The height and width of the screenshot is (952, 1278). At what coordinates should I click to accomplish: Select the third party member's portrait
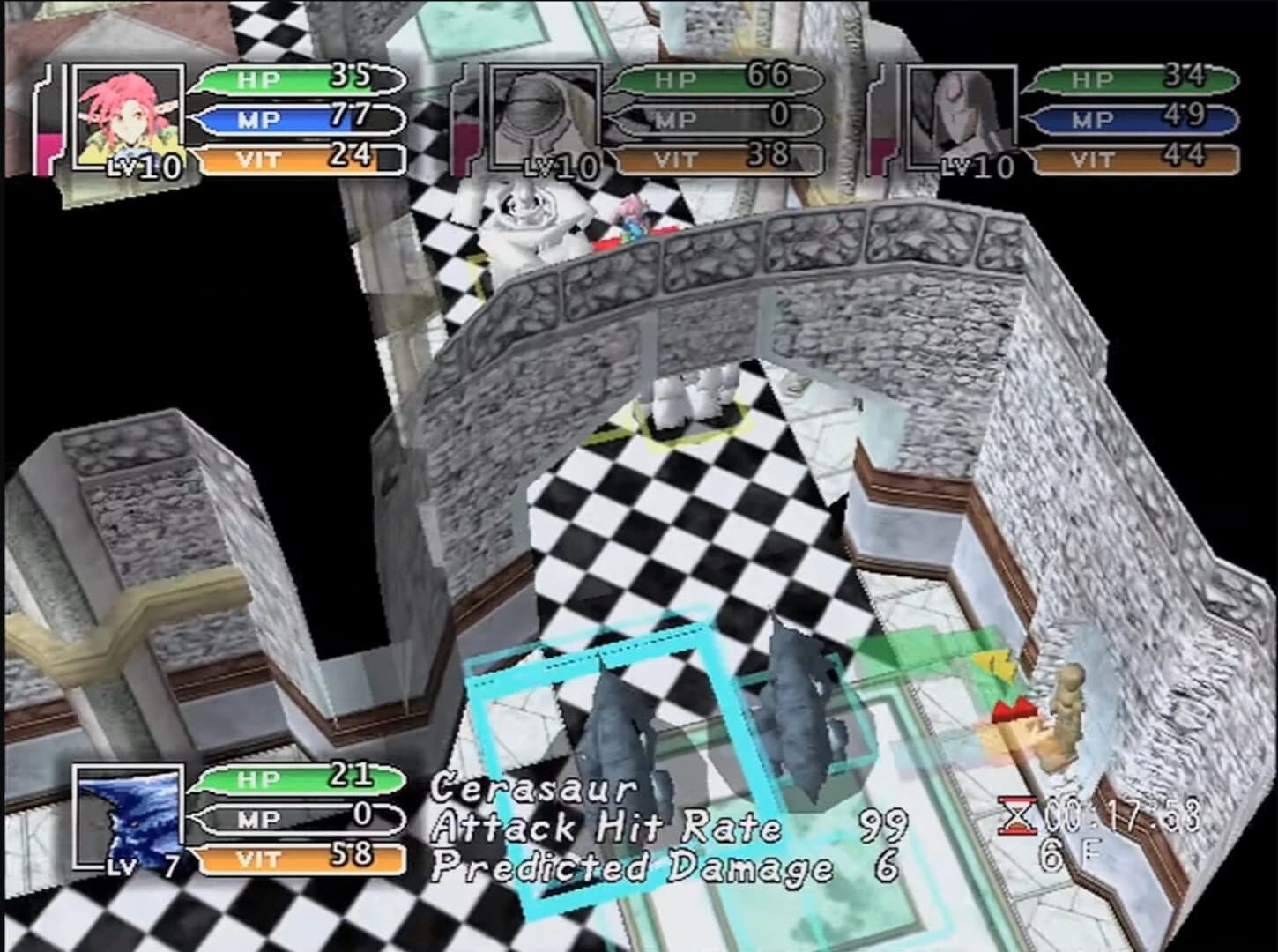coord(961,115)
